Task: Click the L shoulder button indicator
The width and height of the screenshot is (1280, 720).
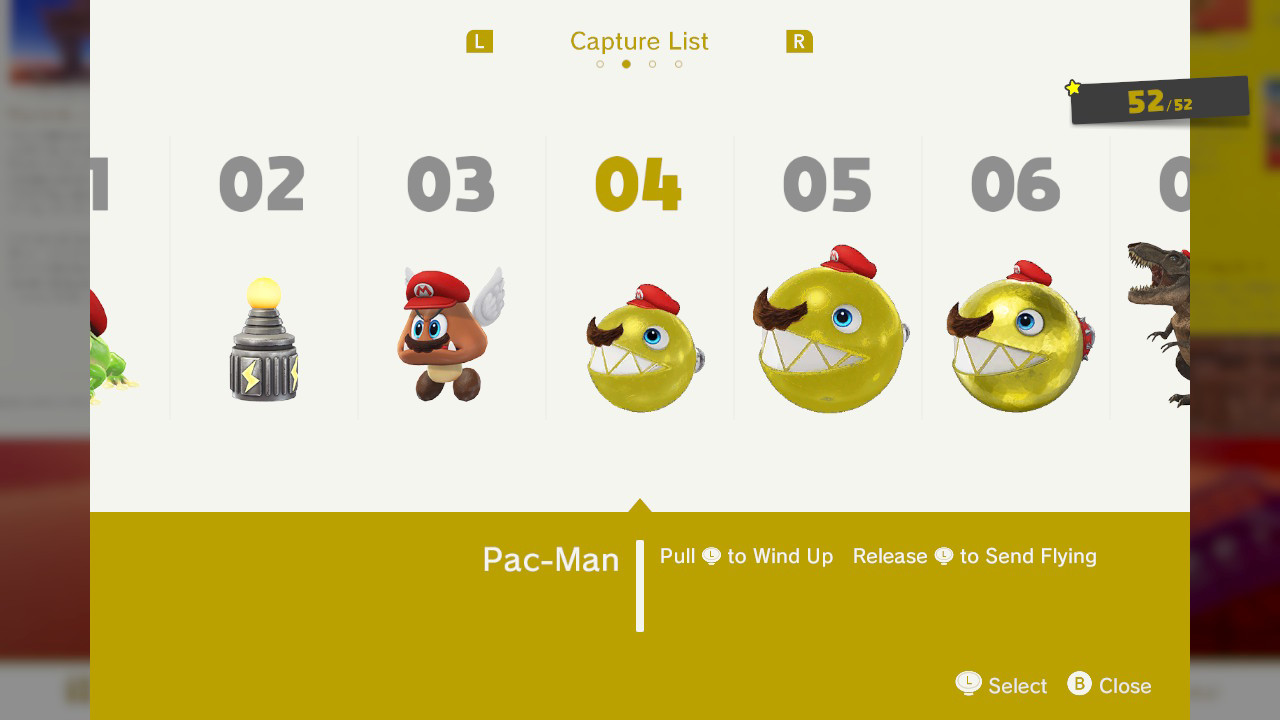Action: [x=479, y=41]
